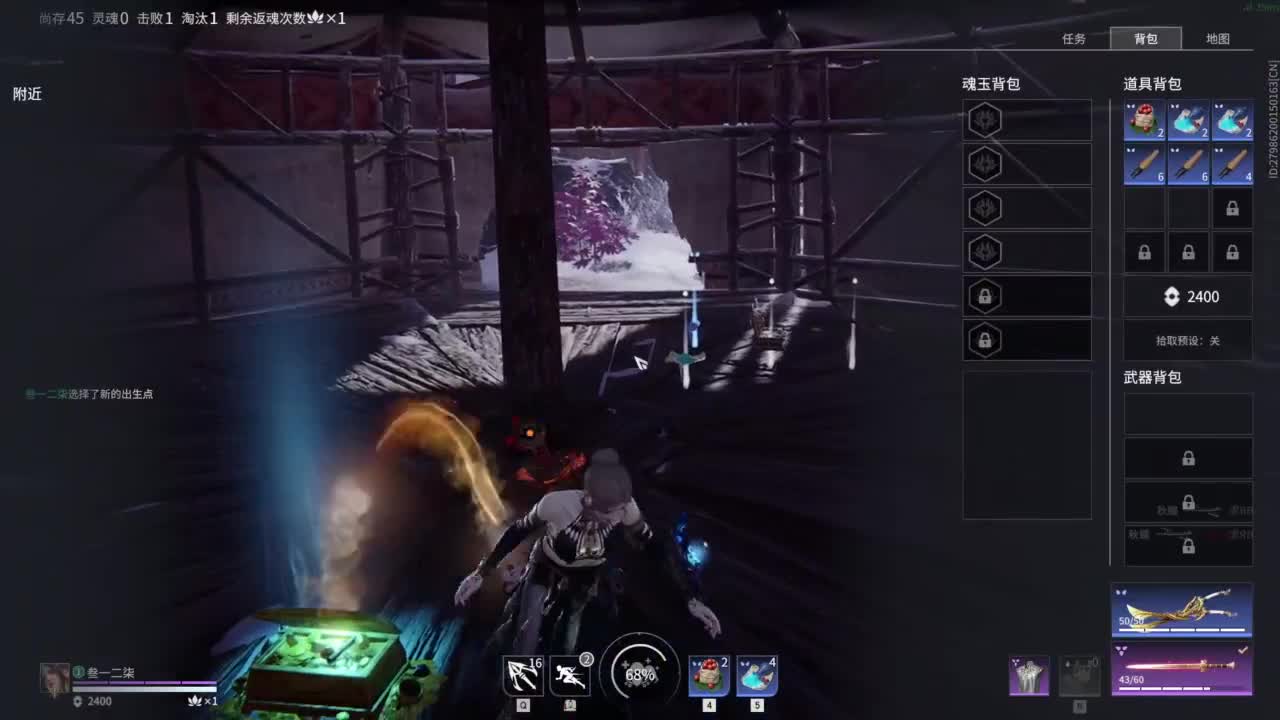Open the 地图 tab
This screenshot has width=1280, height=720.
tap(1219, 38)
